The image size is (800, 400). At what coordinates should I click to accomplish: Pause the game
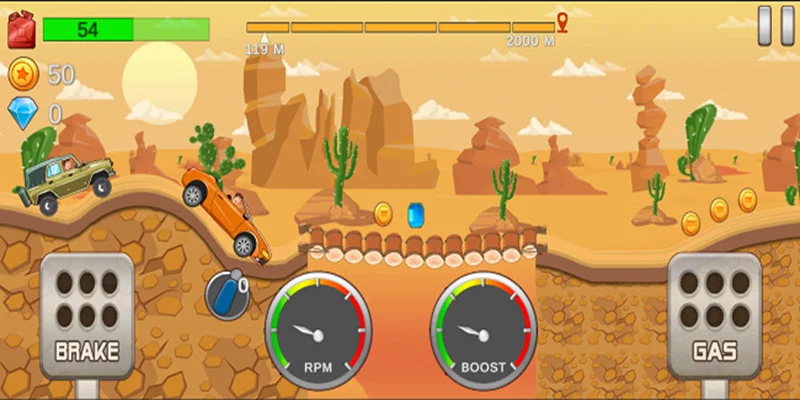(771, 25)
